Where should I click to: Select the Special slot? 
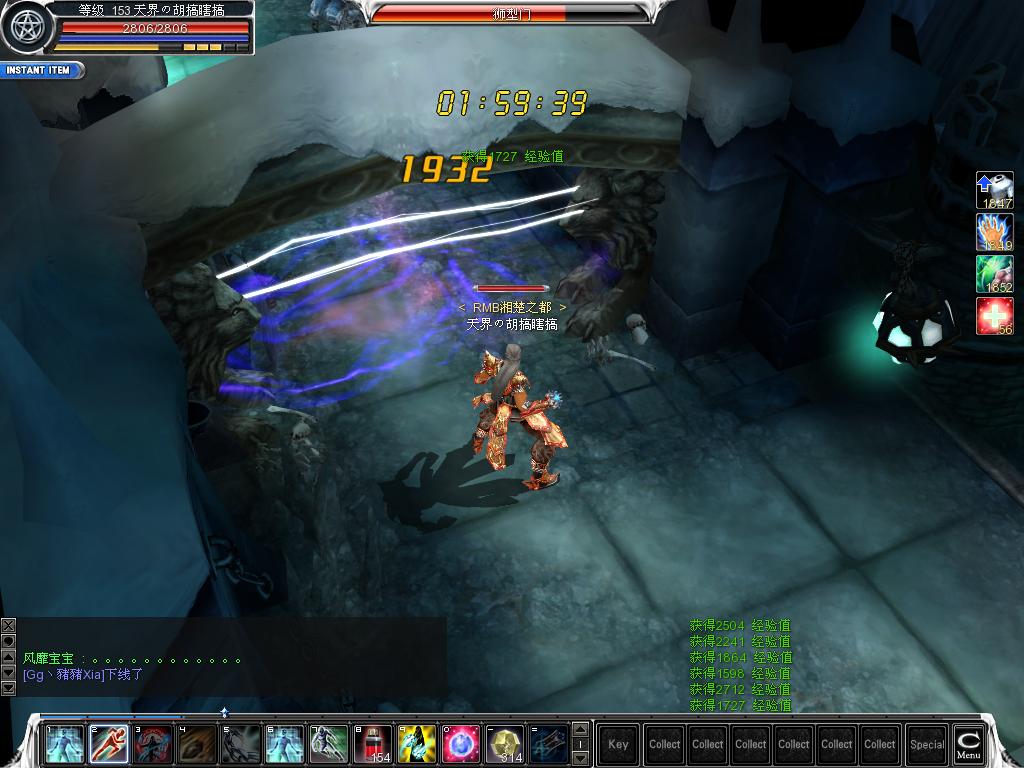pyautogui.click(x=927, y=744)
